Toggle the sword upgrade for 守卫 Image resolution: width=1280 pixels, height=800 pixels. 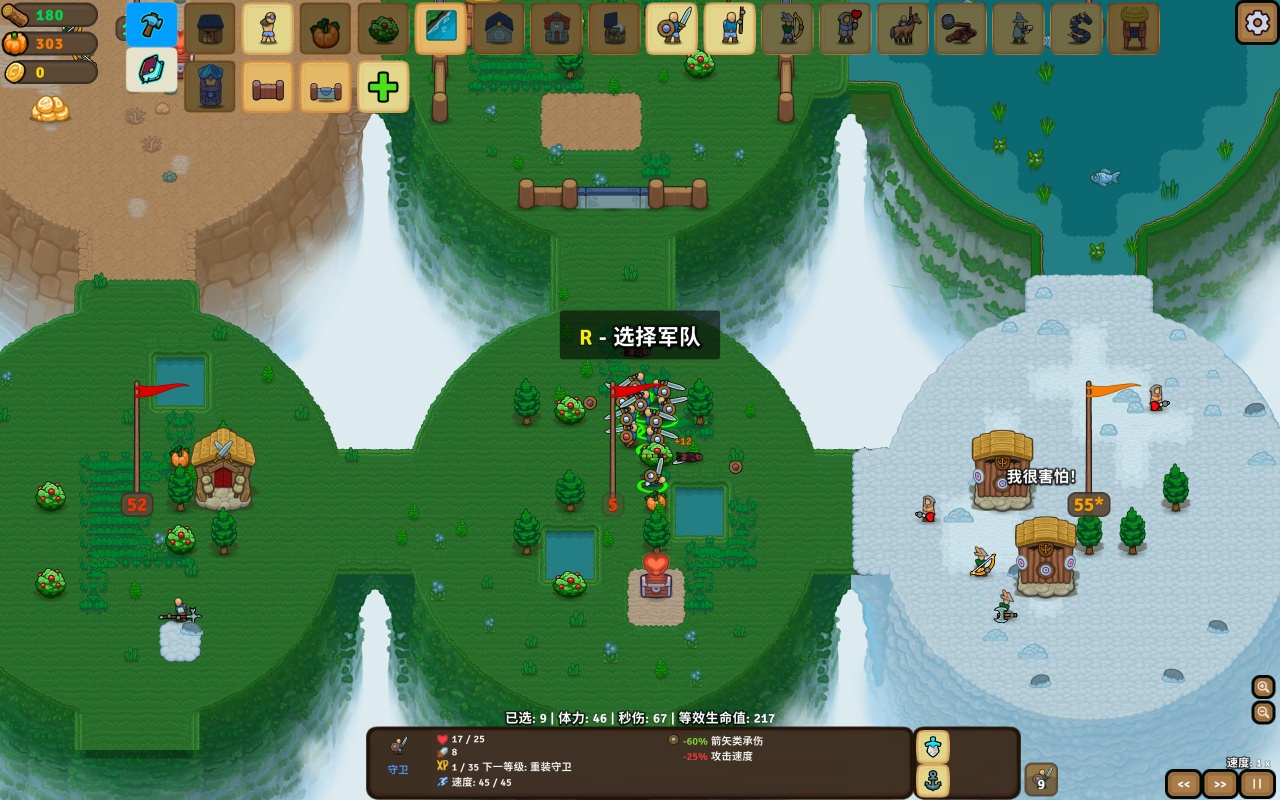931,747
